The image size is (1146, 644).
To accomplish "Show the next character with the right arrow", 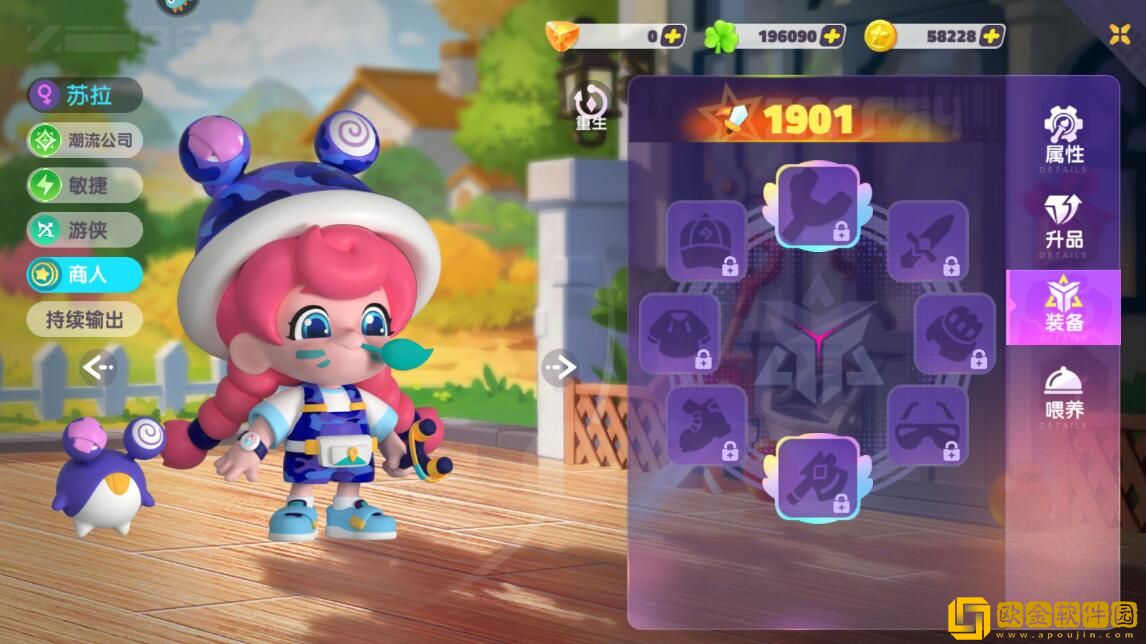I will (x=560, y=368).
